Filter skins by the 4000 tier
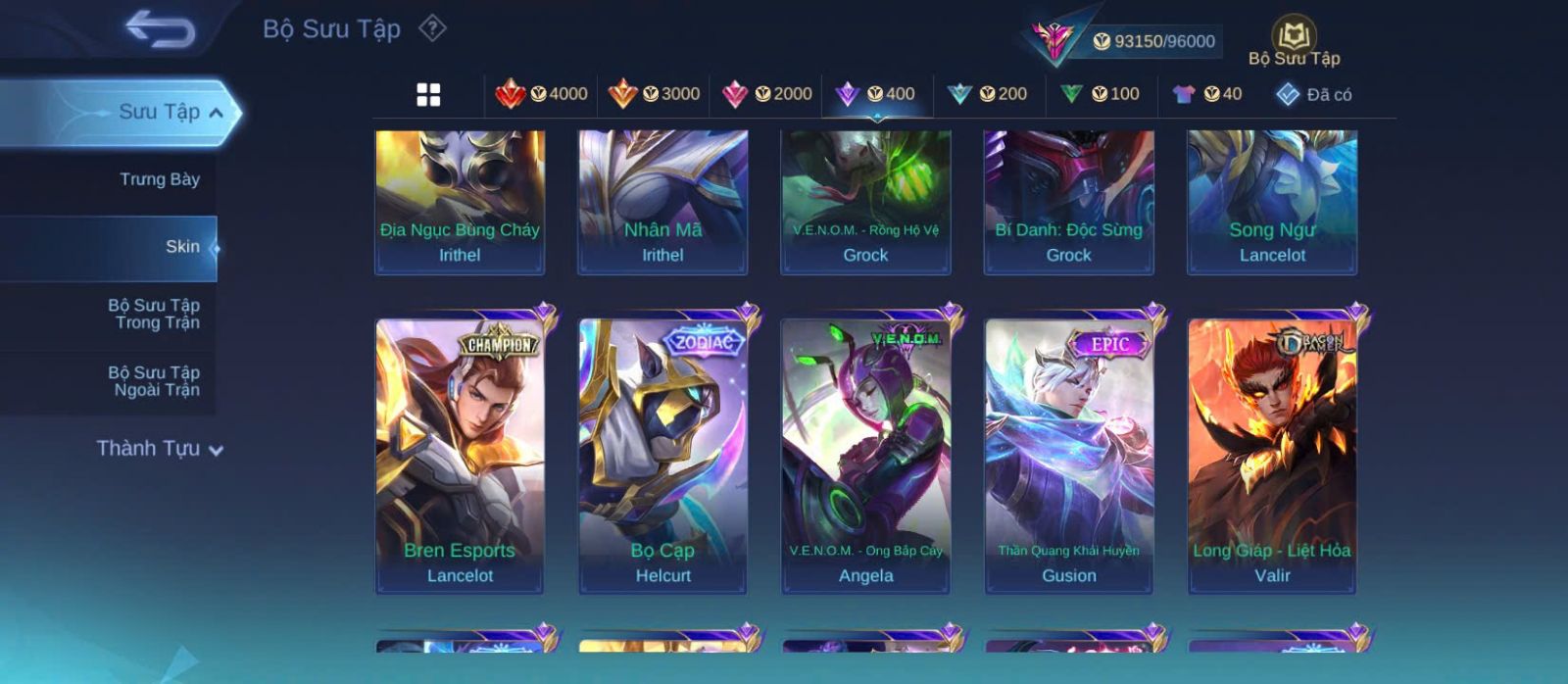 coord(542,94)
